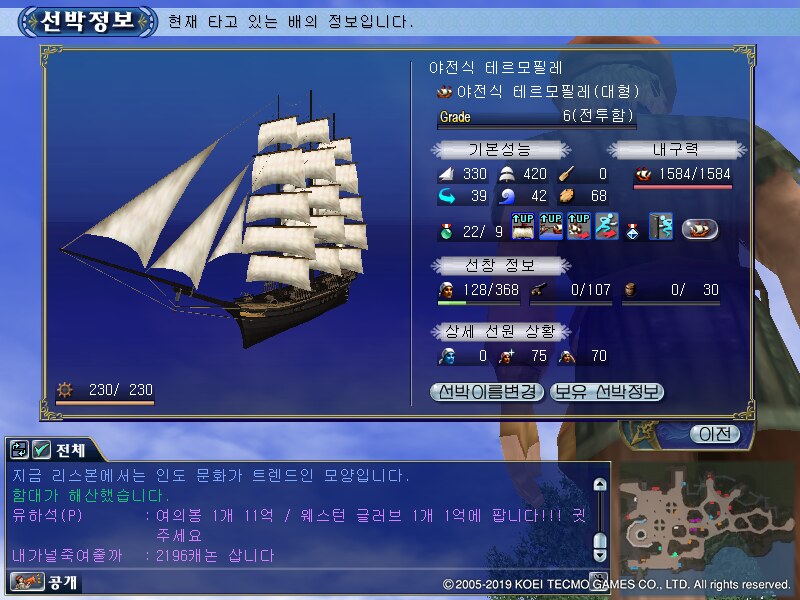Go back with the 이전 button

click(715, 434)
